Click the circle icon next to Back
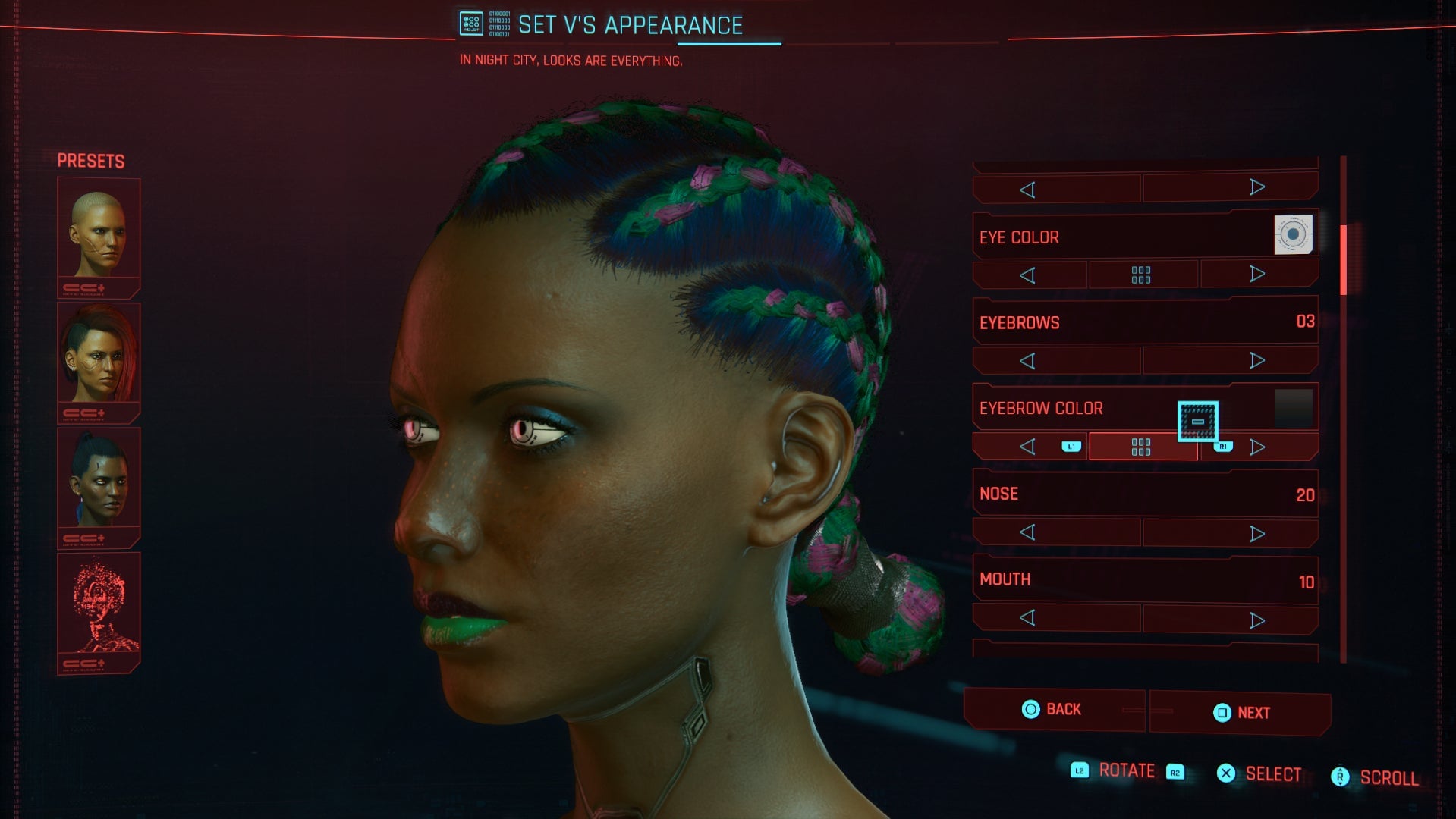Image resolution: width=1456 pixels, height=819 pixels. (1033, 710)
